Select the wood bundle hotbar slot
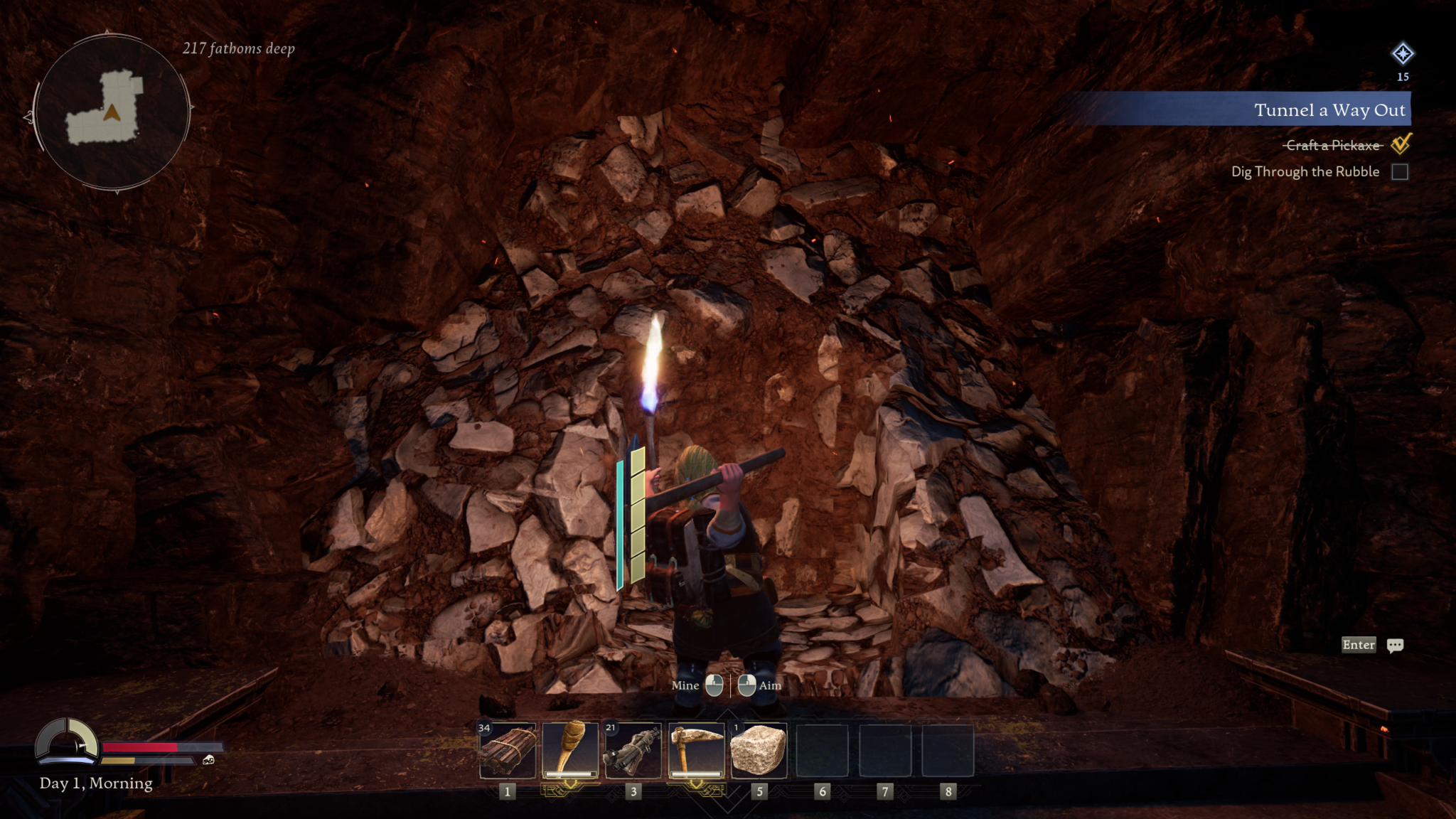Screen dimensions: 1456x819 click(x=508, y=751)
